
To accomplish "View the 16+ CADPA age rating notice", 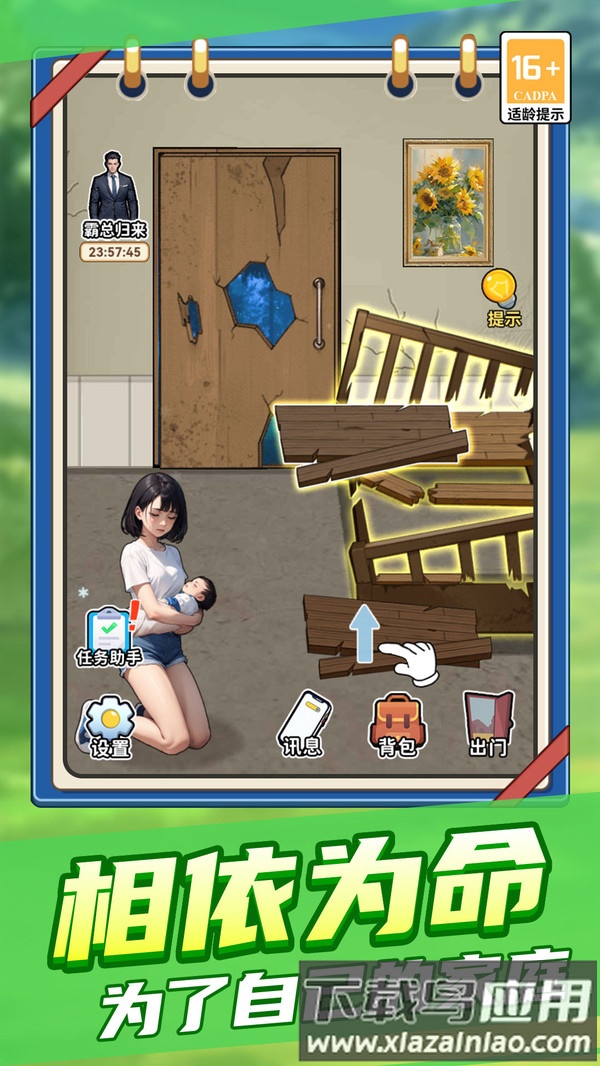I will 535,76.
